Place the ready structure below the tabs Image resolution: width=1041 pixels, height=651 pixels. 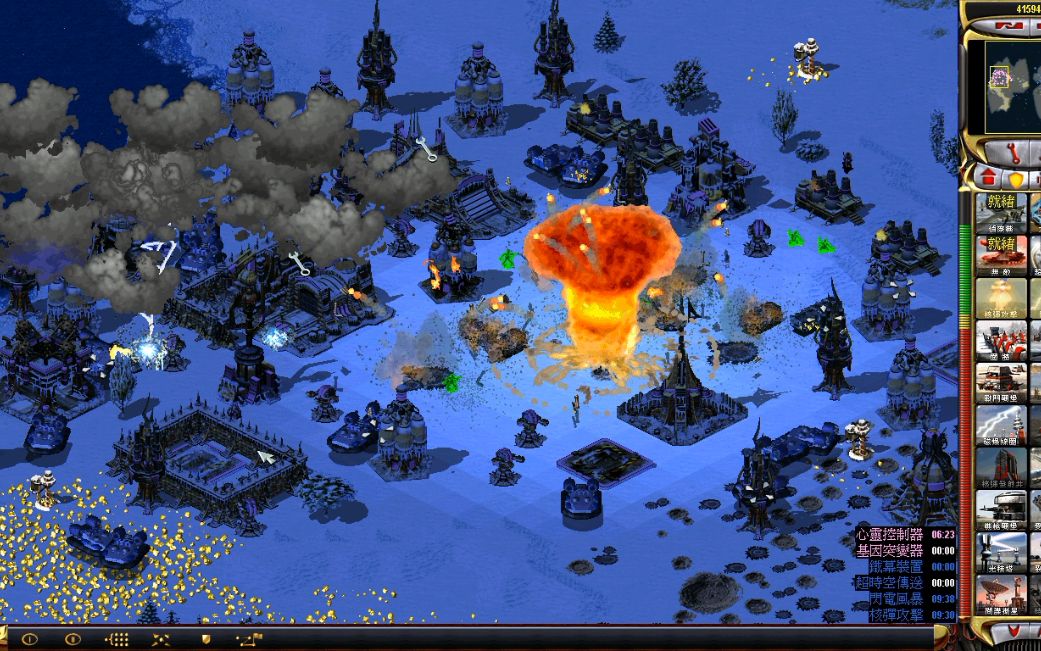pos(1000,213)
